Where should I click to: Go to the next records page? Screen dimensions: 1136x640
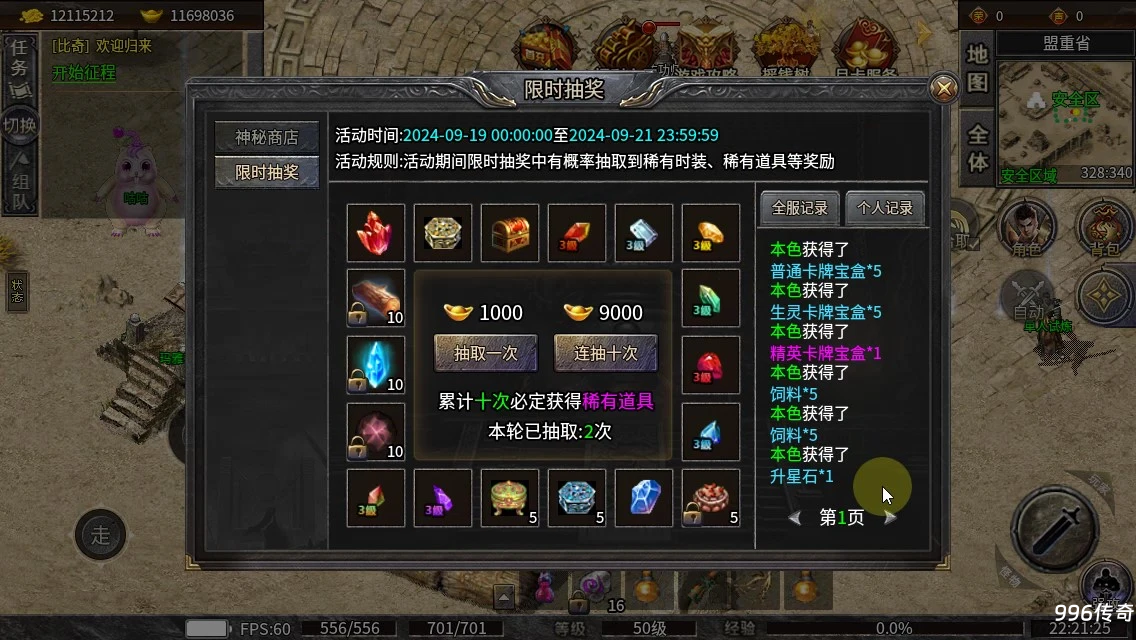click(890, 518)
